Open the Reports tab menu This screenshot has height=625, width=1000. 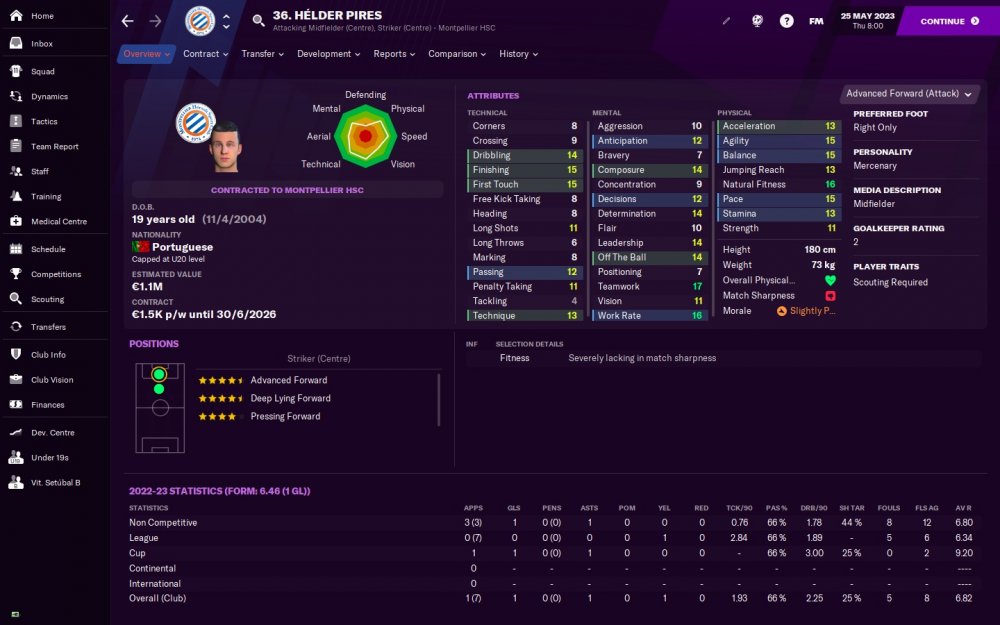coord(394,54)
